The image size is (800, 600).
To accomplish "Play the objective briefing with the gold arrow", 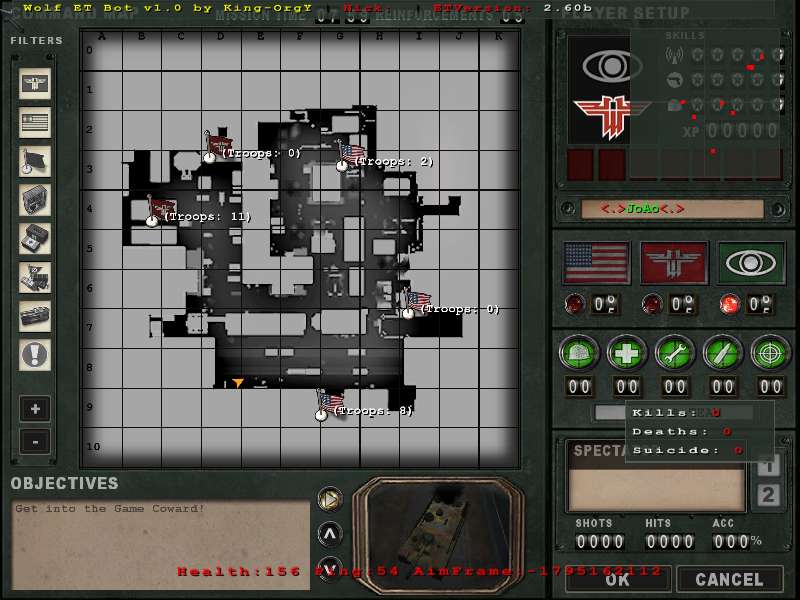I will click(x=329, y=498).
